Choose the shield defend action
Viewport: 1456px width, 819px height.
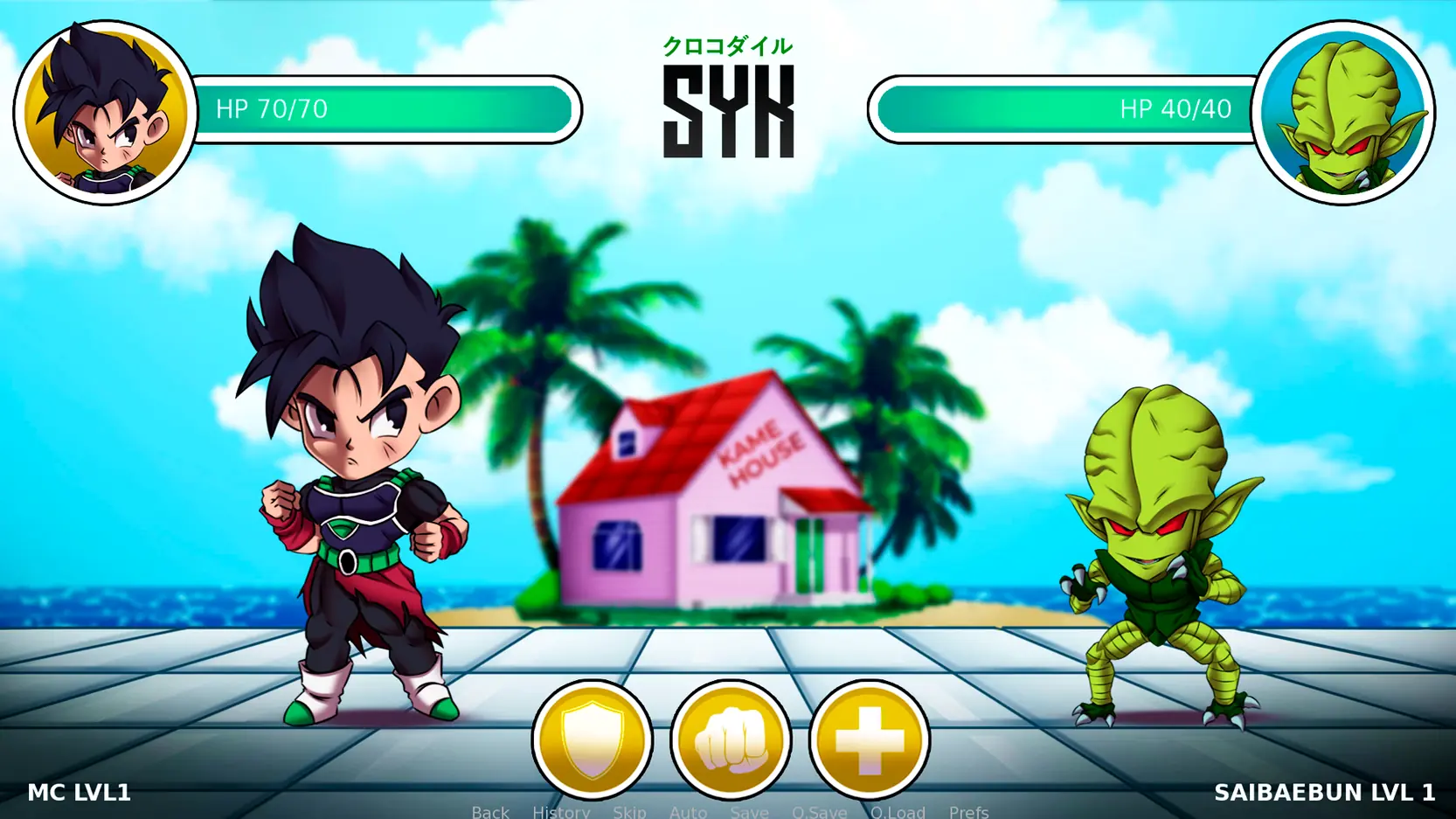(593, 739)
